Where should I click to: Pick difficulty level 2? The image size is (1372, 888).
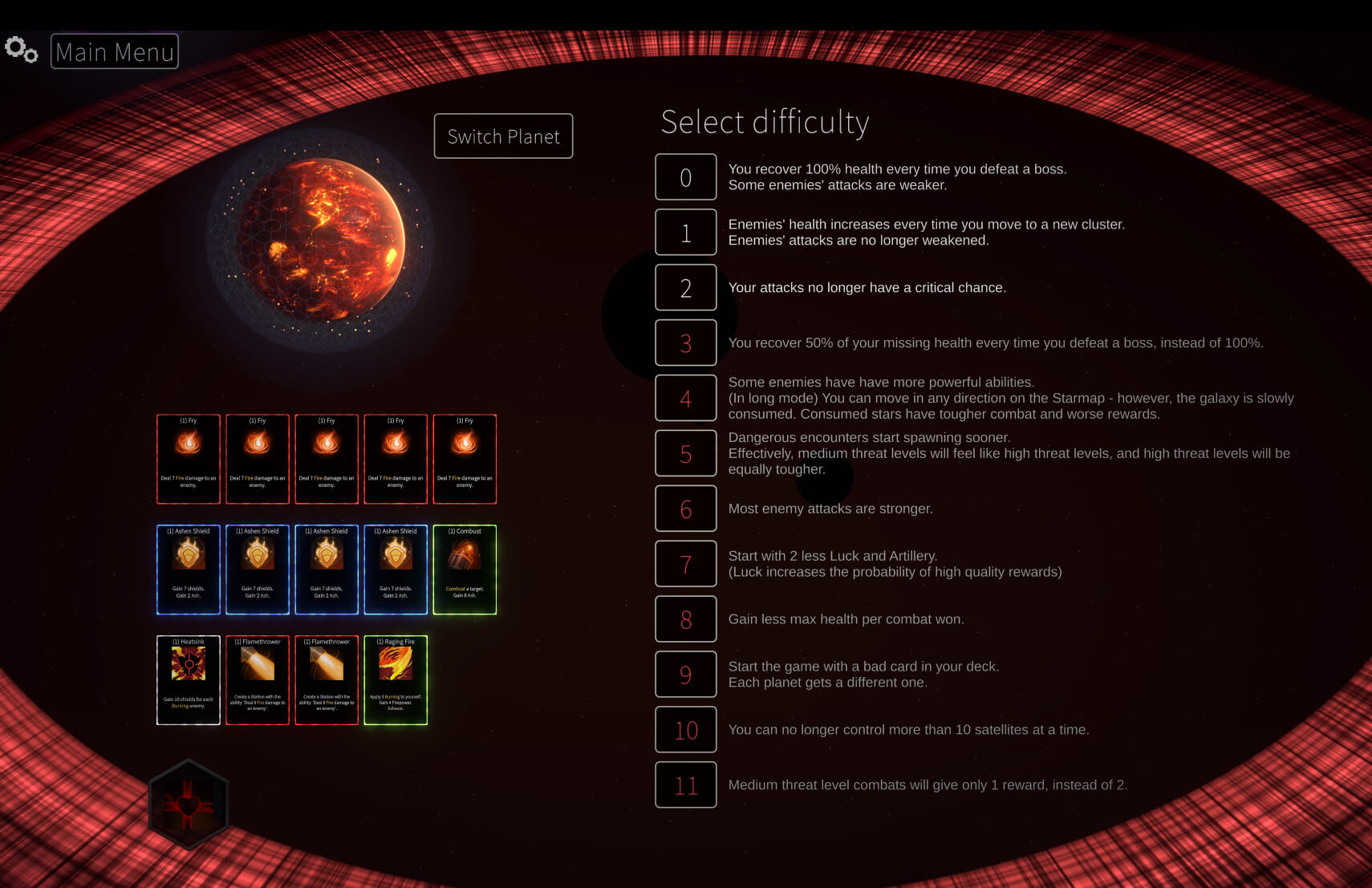685,287
